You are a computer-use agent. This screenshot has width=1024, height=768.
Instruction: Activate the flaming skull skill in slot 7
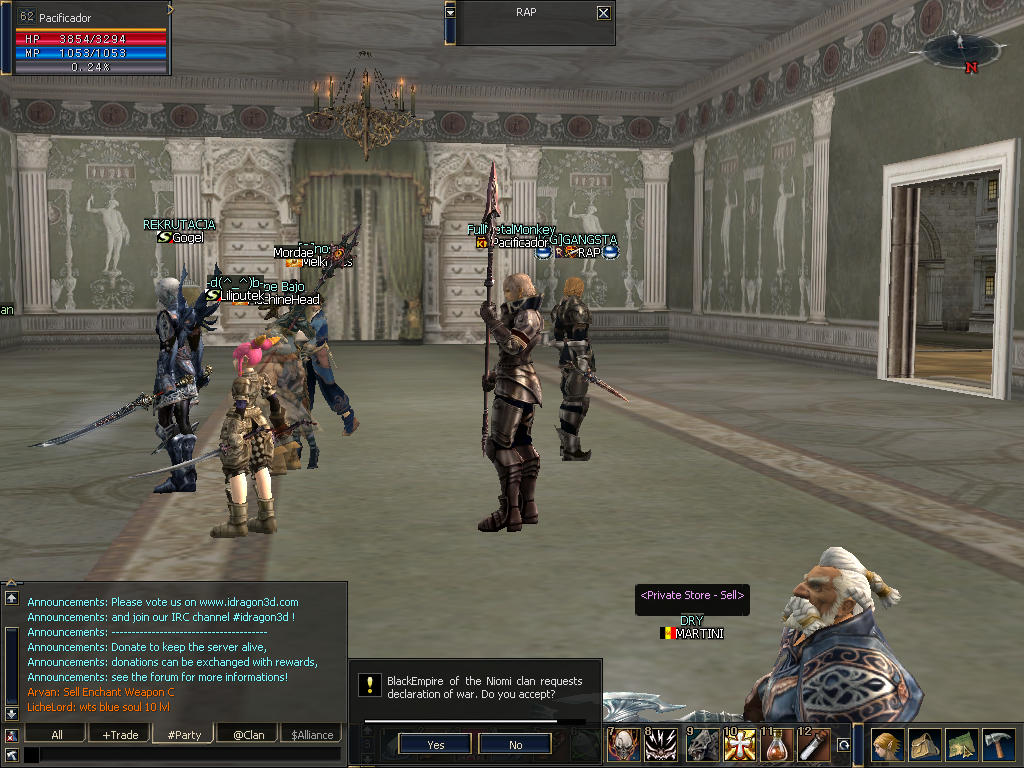point(622,746)
